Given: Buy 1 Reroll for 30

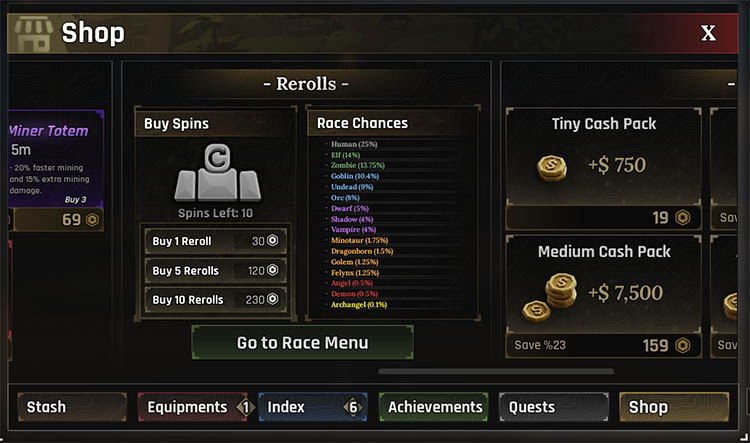Looking at the screenshot, I should pyautogui.click(x=216, y=242).
